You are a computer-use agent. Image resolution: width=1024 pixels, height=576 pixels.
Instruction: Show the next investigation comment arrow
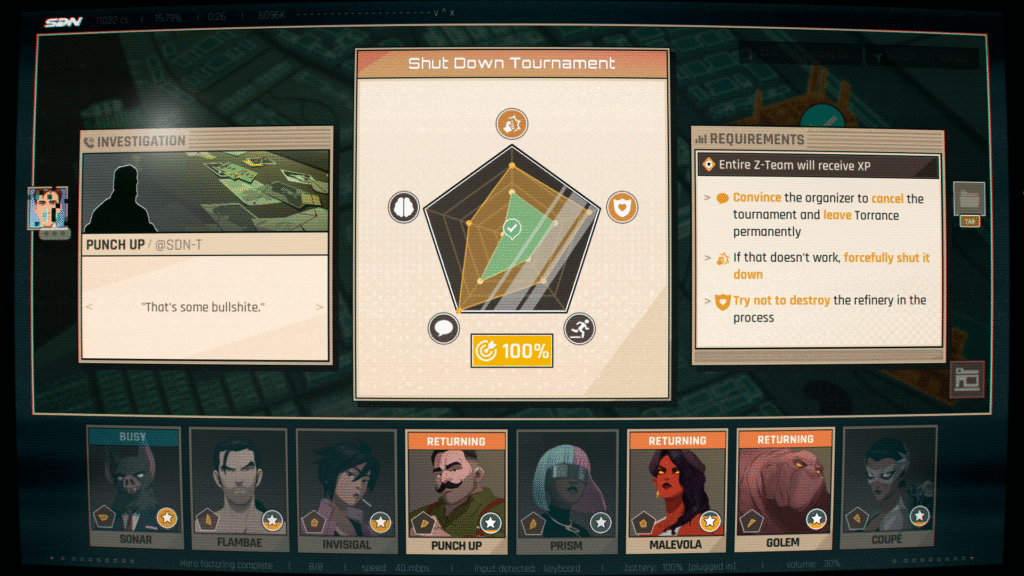pos(320,307)
